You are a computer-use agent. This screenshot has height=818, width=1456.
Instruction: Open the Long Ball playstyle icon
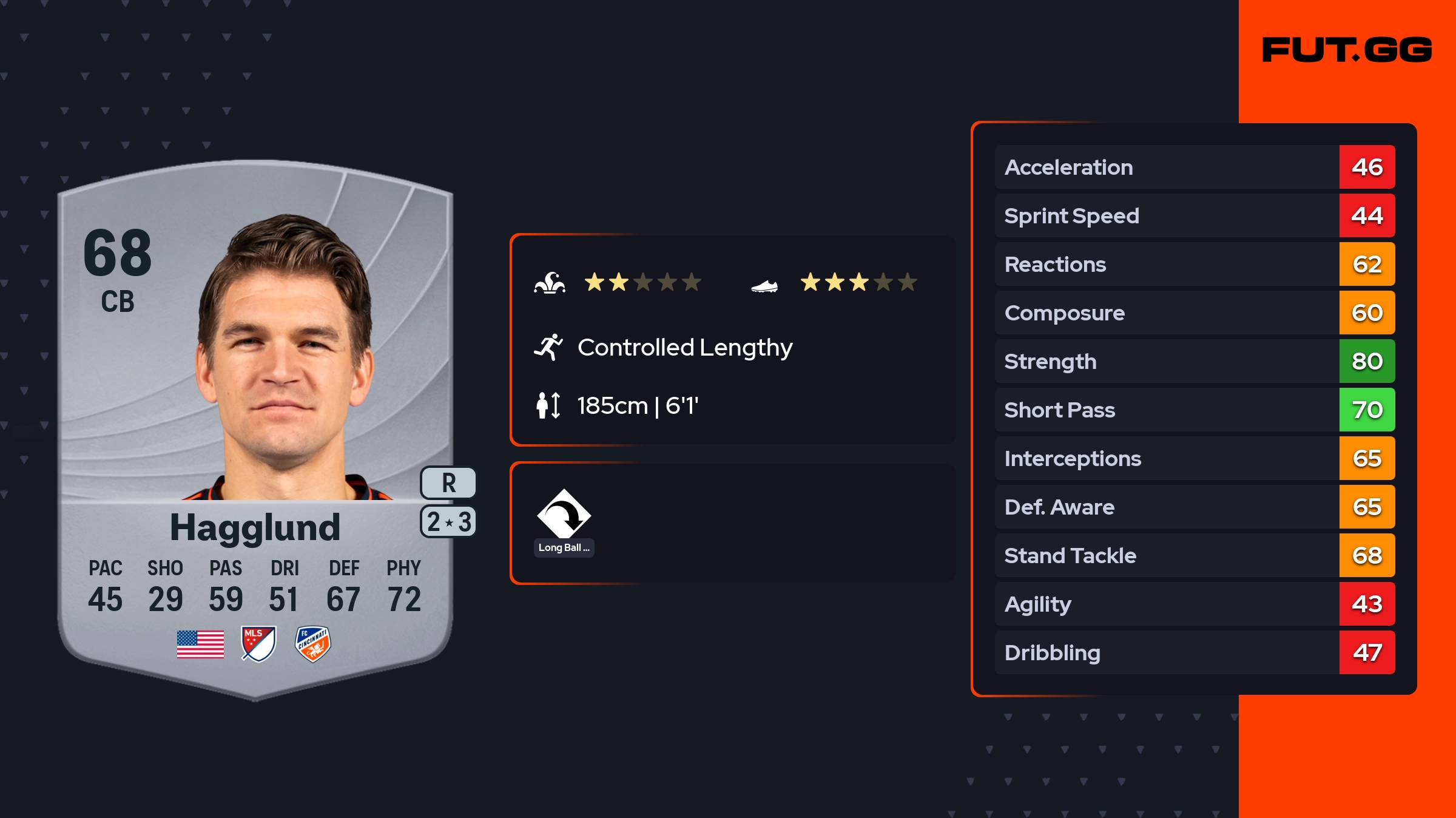click(x=564, y=515)
